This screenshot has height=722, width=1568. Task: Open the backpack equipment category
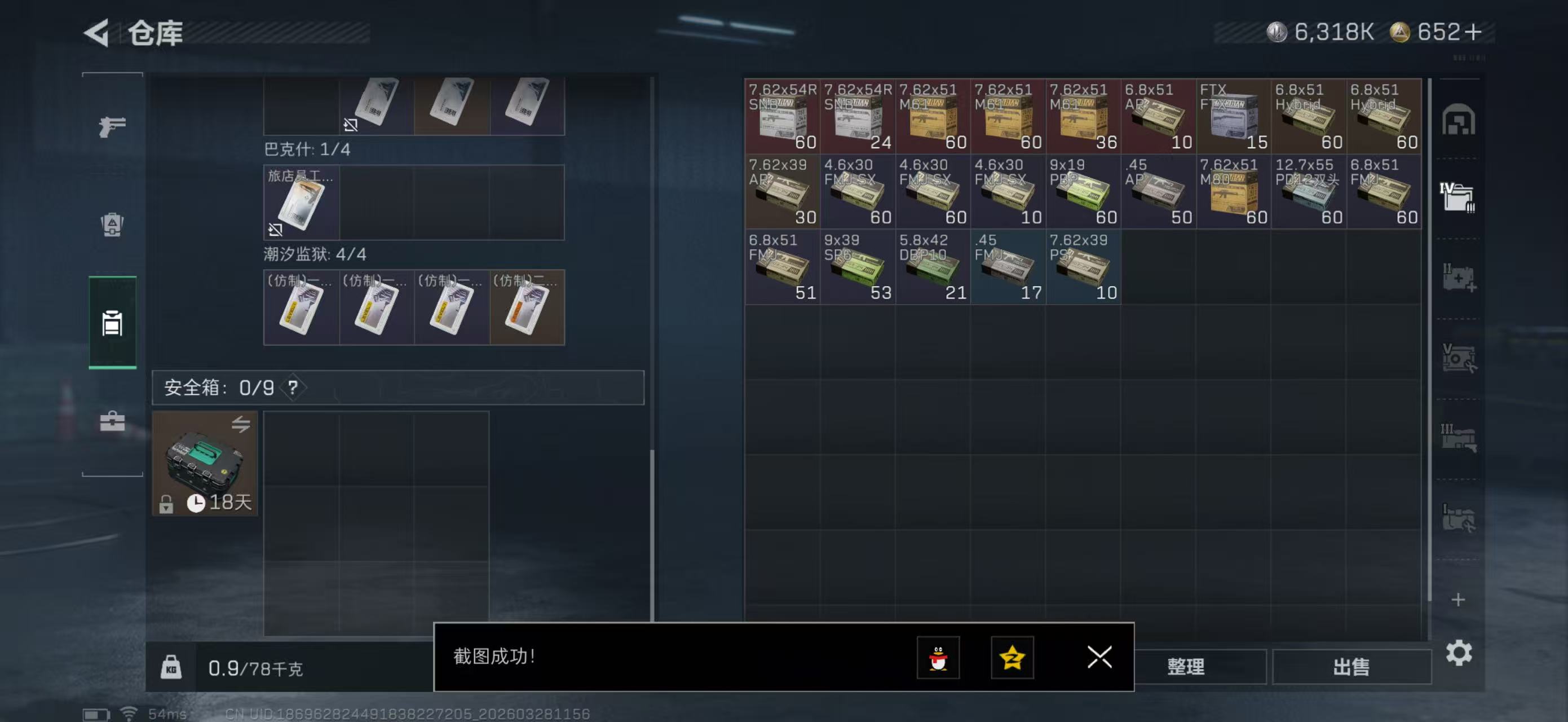pos(112,225)
